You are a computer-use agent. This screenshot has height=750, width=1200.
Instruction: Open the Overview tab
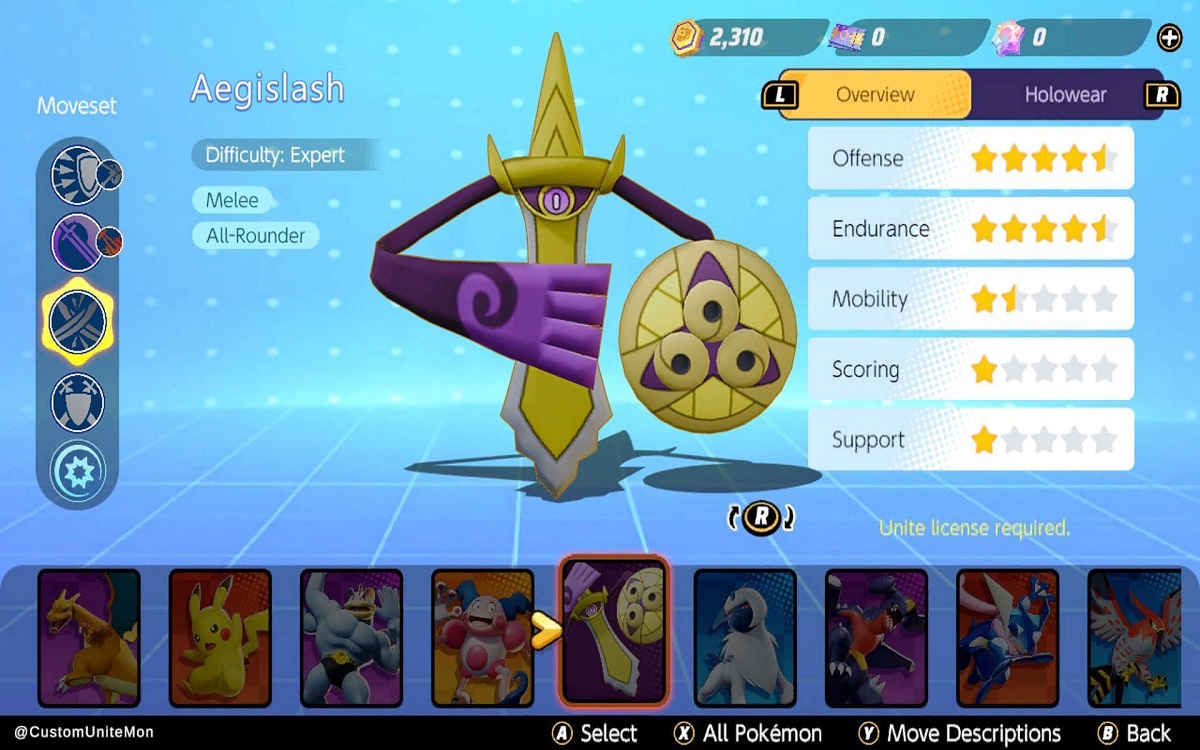coord(874,95)
